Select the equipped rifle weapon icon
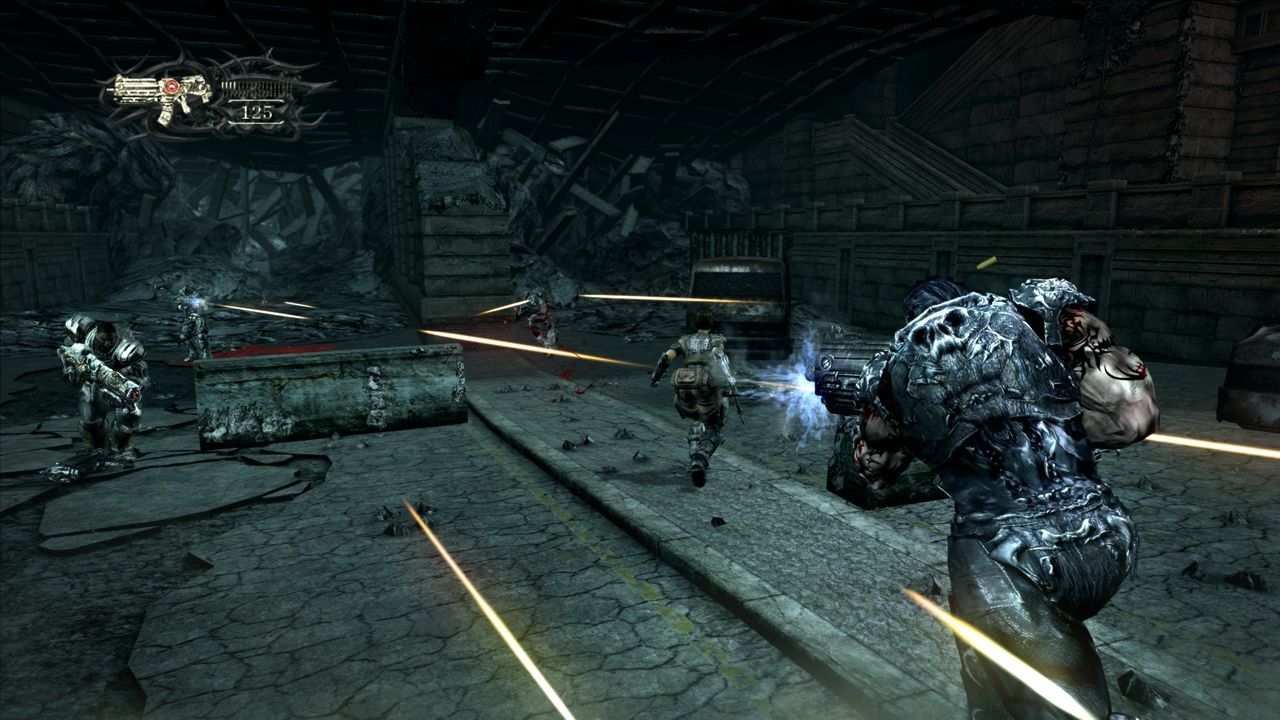The image size is (1280, 720). tap(160, 95)
